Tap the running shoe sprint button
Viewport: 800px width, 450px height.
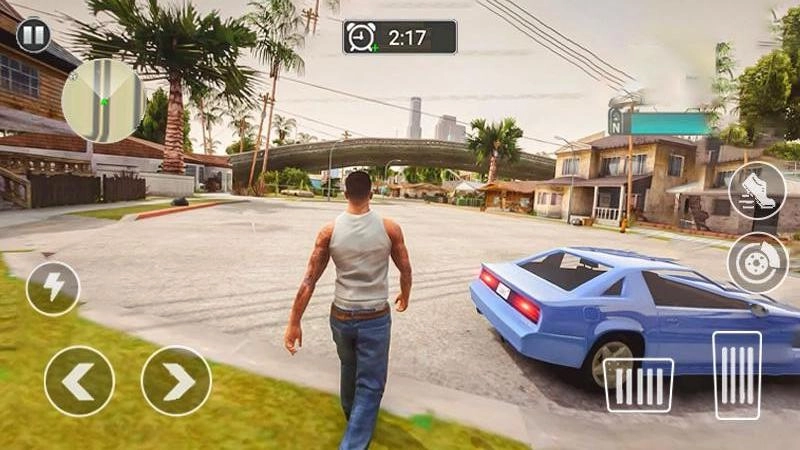pos(757,190)
